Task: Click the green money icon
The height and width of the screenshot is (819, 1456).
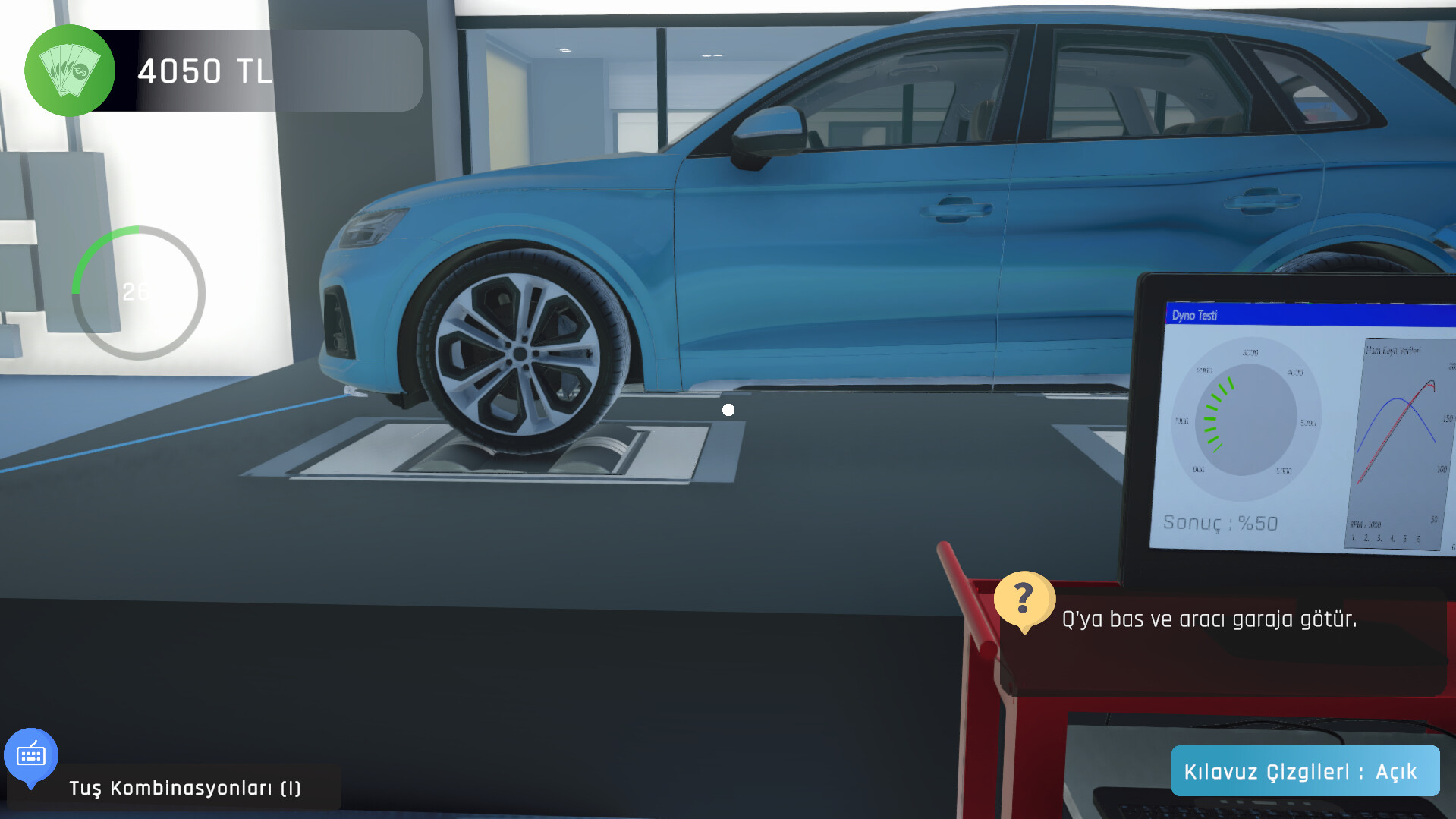Action: (70, 71)
